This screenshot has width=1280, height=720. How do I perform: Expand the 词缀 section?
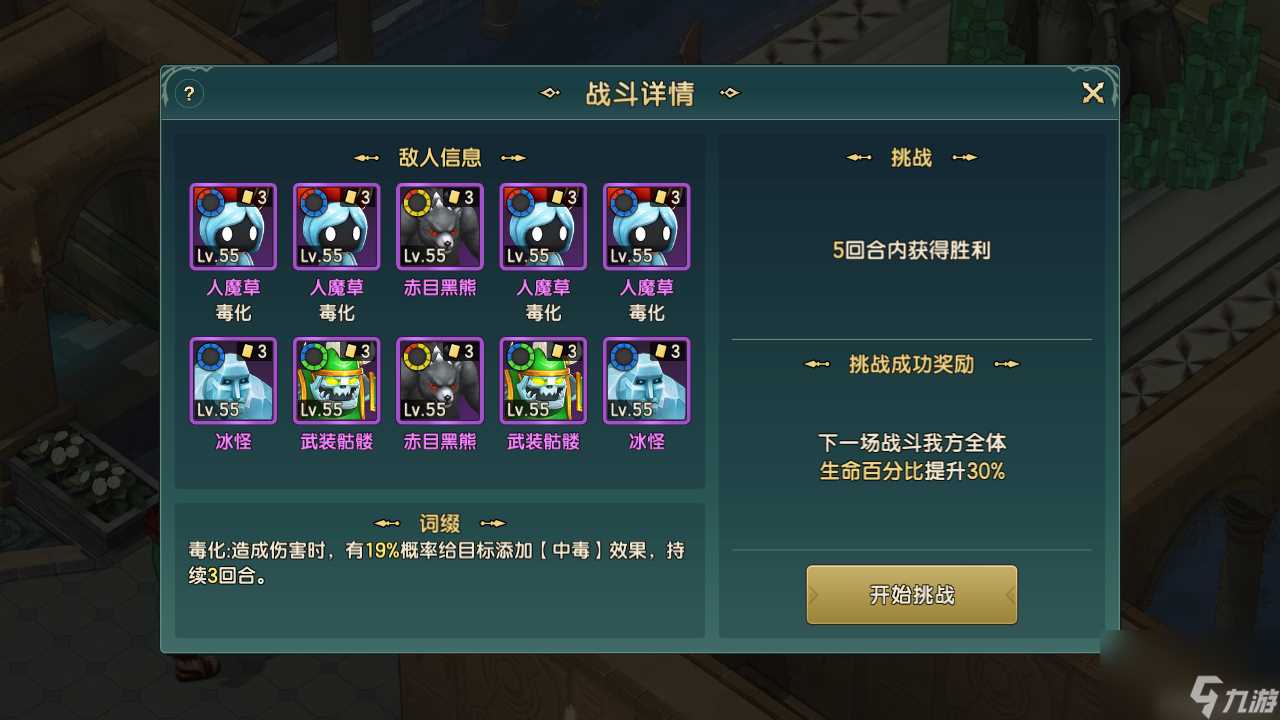pos(441,521)
